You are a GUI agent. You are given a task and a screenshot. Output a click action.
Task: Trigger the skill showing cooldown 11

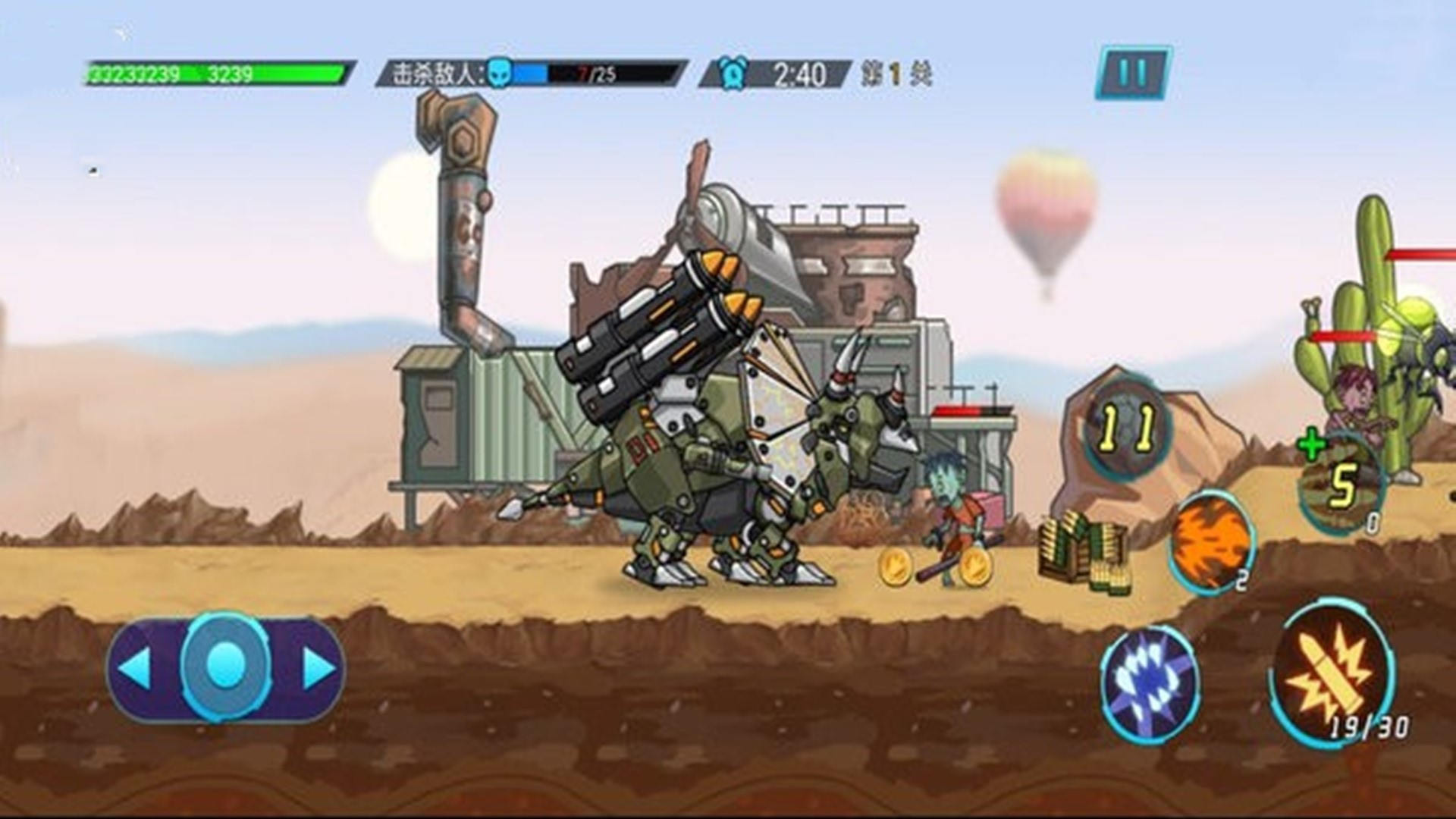pyautogui.click(x=1128, y=428)
